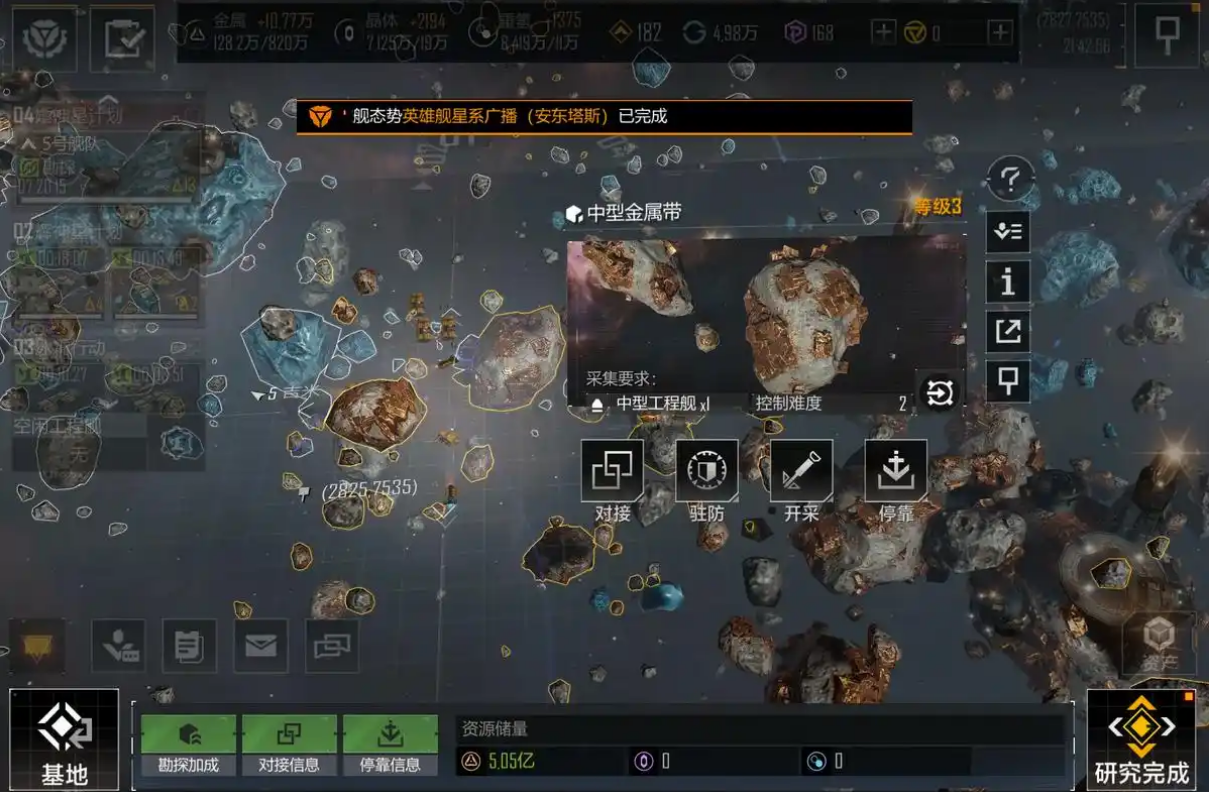This screenshot has height=792, width=1209.
Task: Open the faction emblem menu icon
Action: (x=45, y=38)
